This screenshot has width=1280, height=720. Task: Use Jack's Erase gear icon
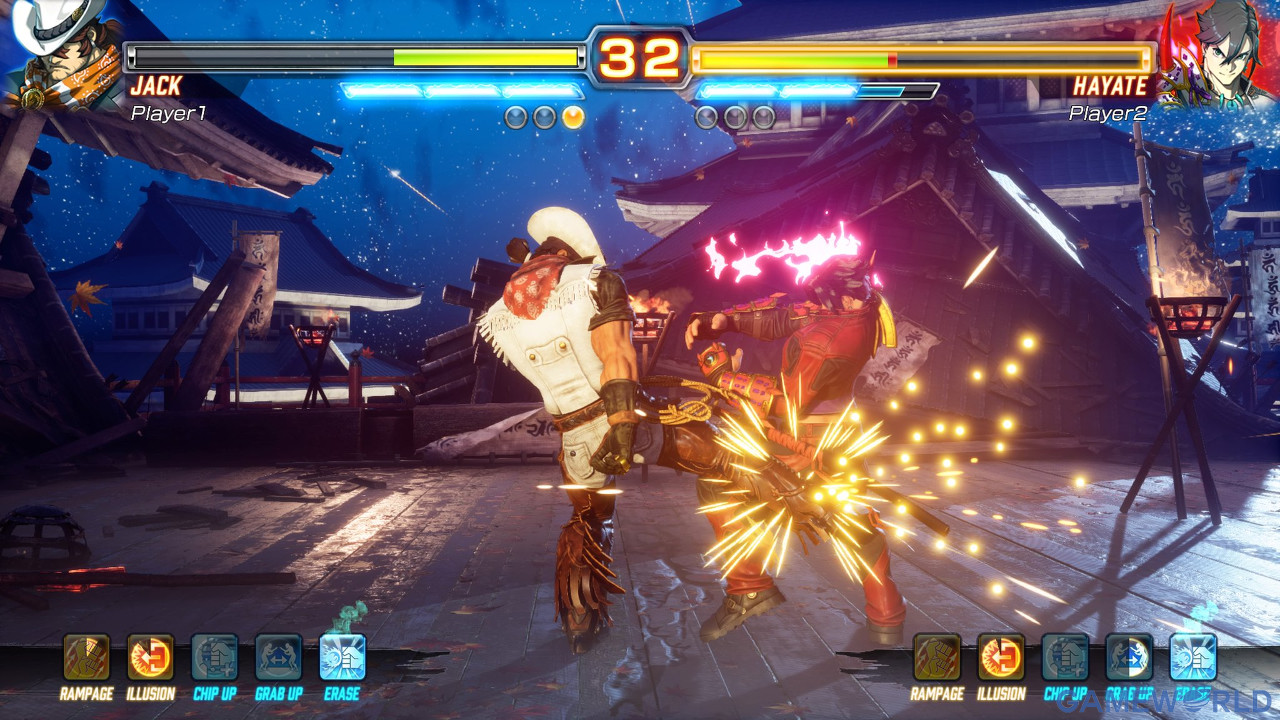343,657
